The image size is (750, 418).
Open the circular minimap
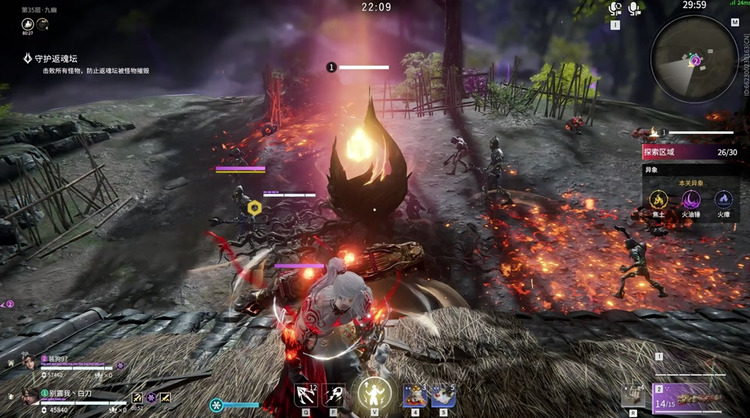(x=693, y=57)
